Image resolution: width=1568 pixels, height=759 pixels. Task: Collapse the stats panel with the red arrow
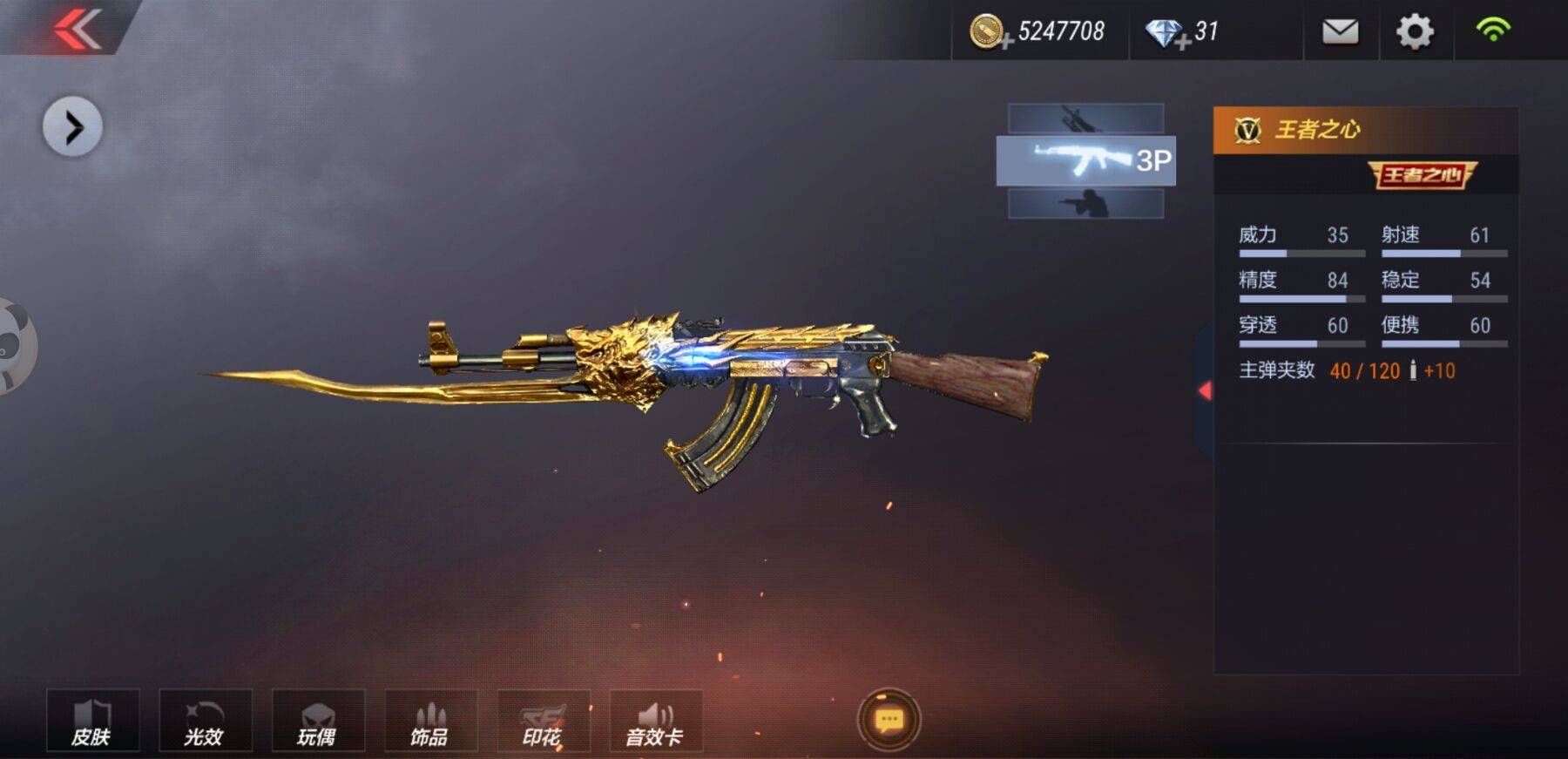[1206, 390]
